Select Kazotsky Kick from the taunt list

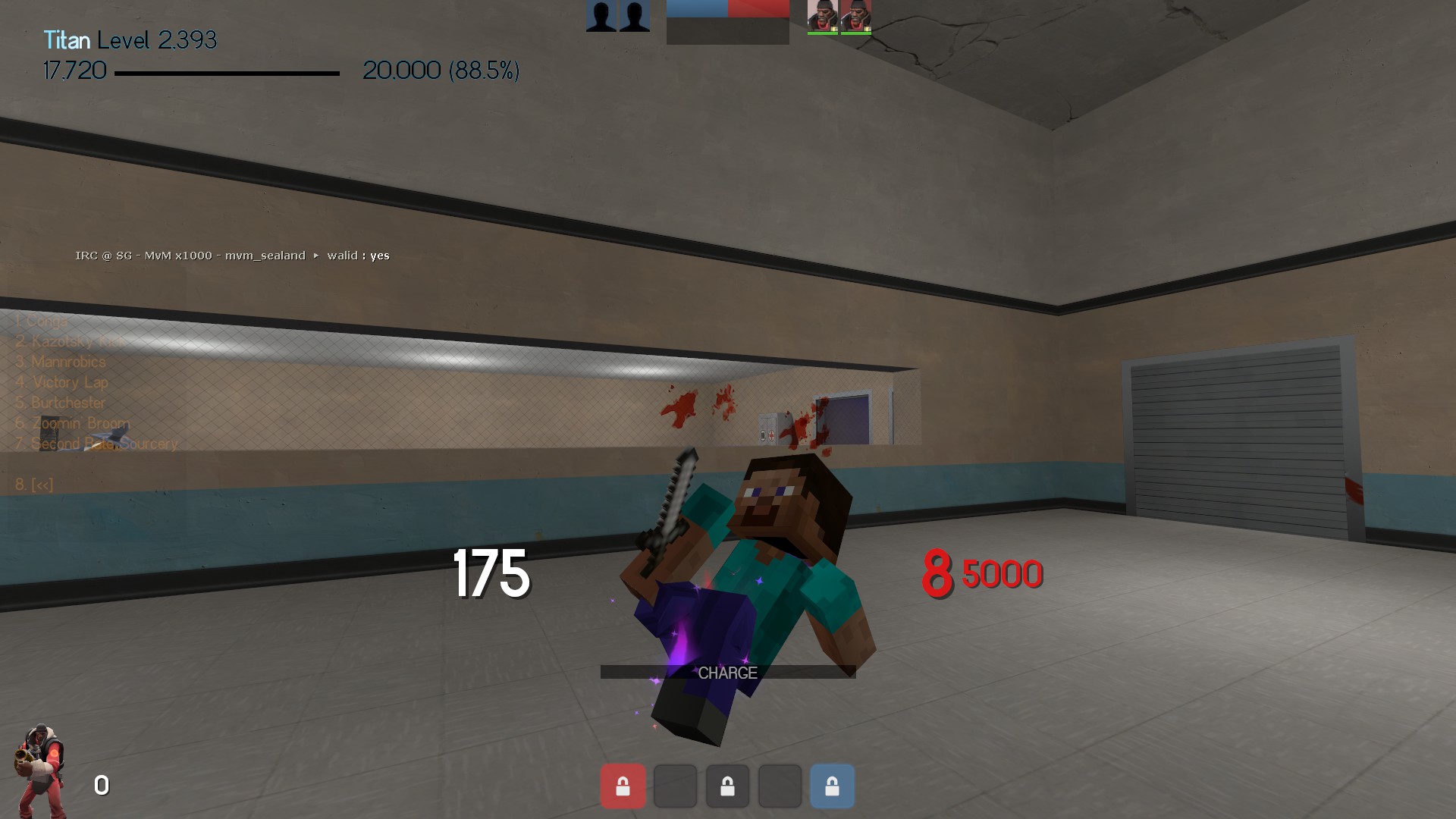click(x=70, y=342)
